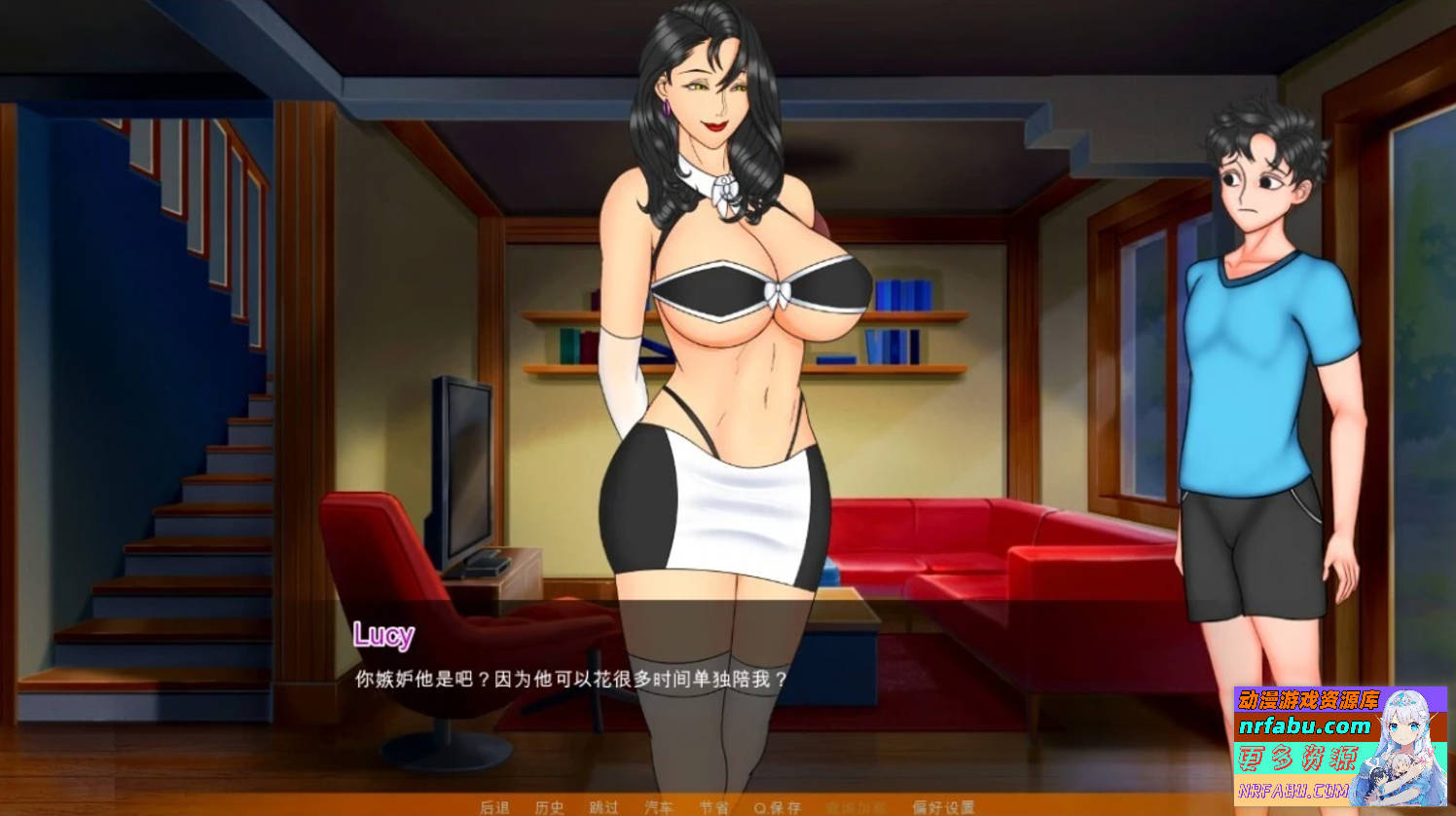Toggle 汽车 auto-advance mode
The image size is (1456, 816).
(x=659, y=806)
